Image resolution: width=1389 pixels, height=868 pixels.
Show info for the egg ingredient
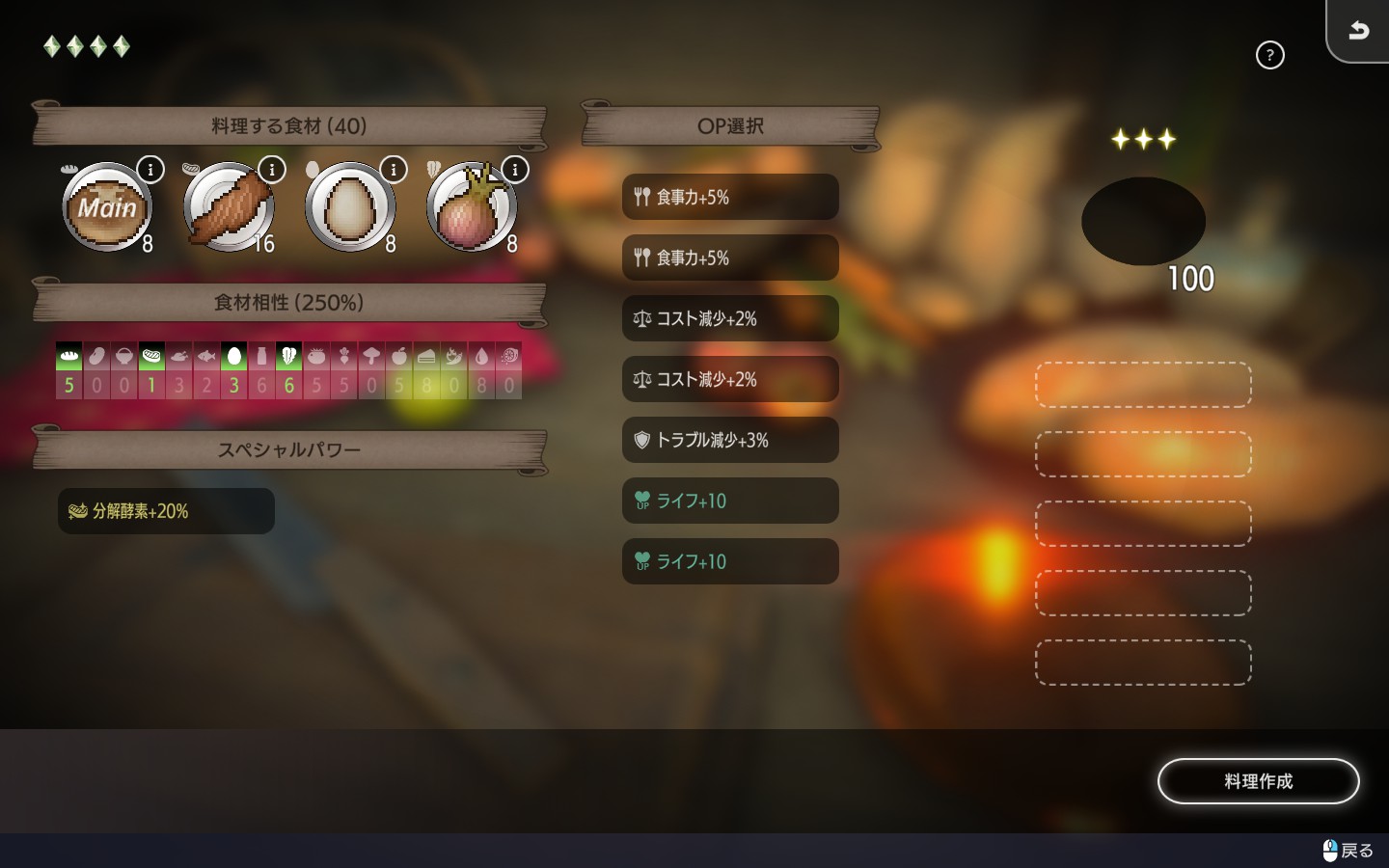pos(394,170)
